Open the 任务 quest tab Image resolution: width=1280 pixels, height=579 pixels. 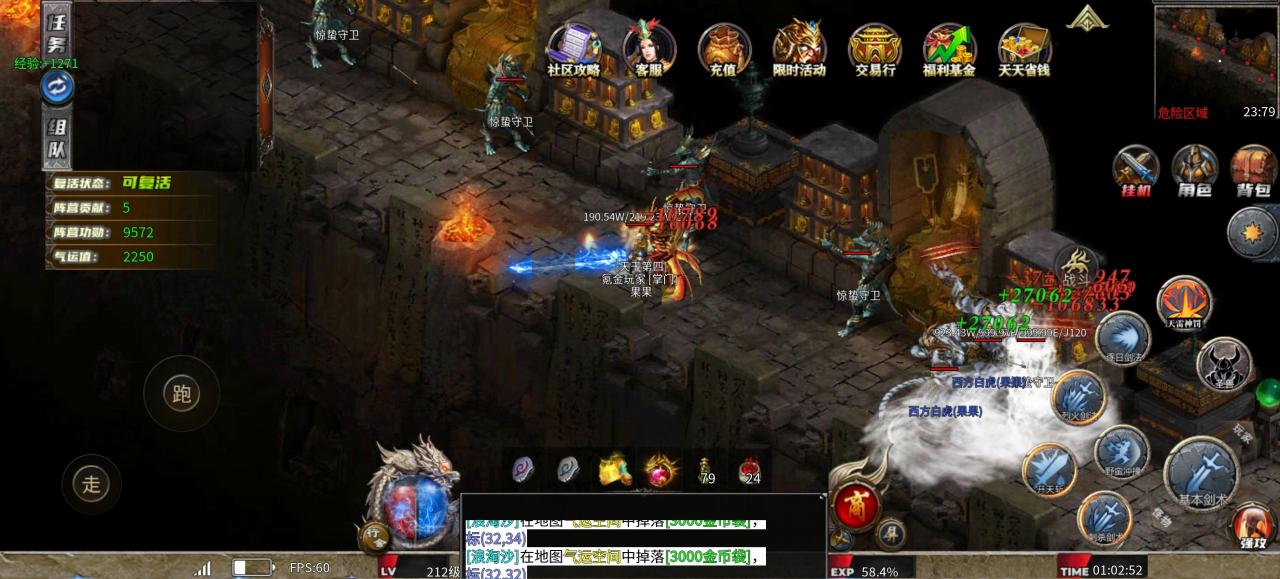pyautogui.click(x=55, y=29)
